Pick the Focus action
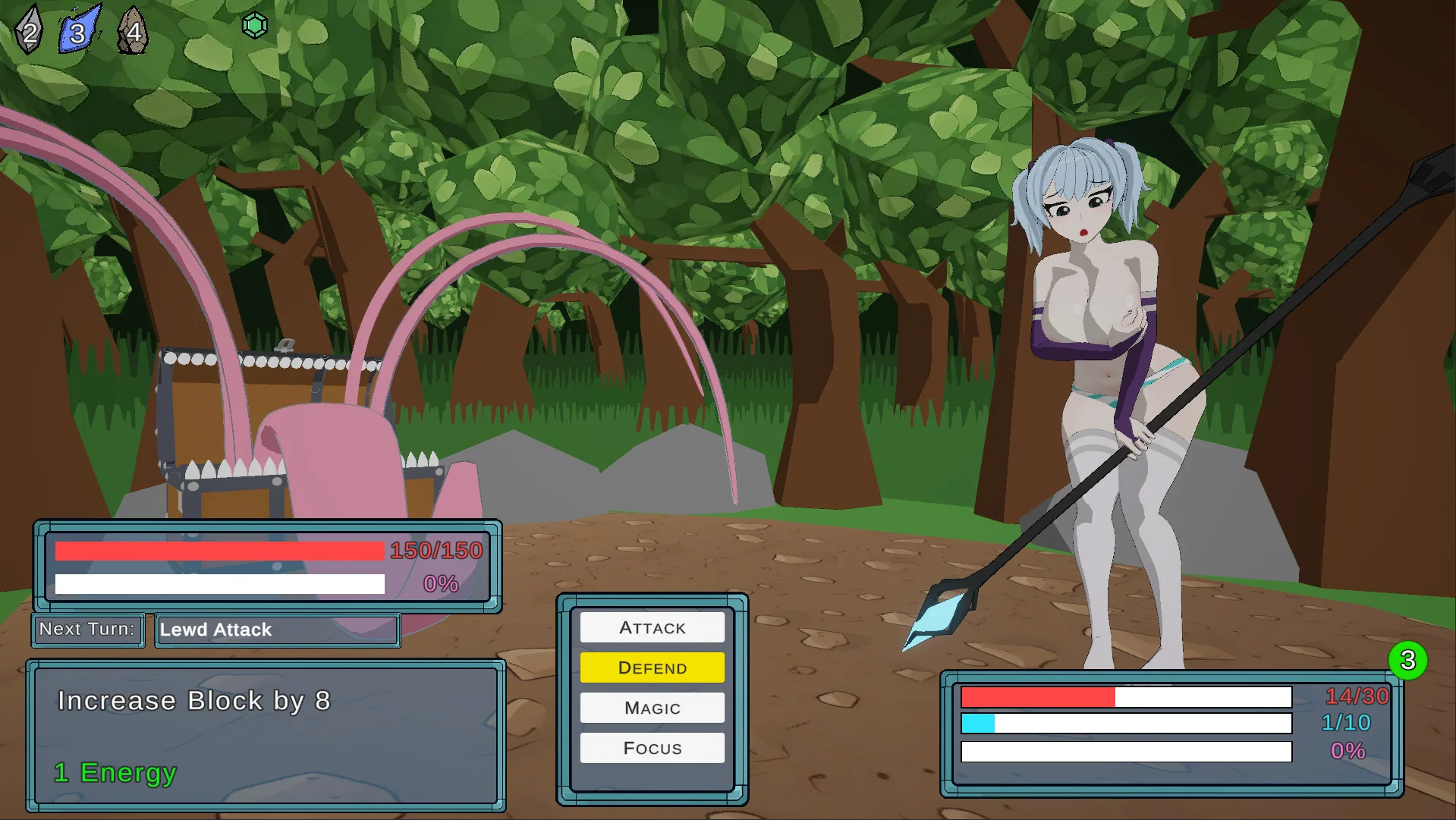 pos(652,748)
